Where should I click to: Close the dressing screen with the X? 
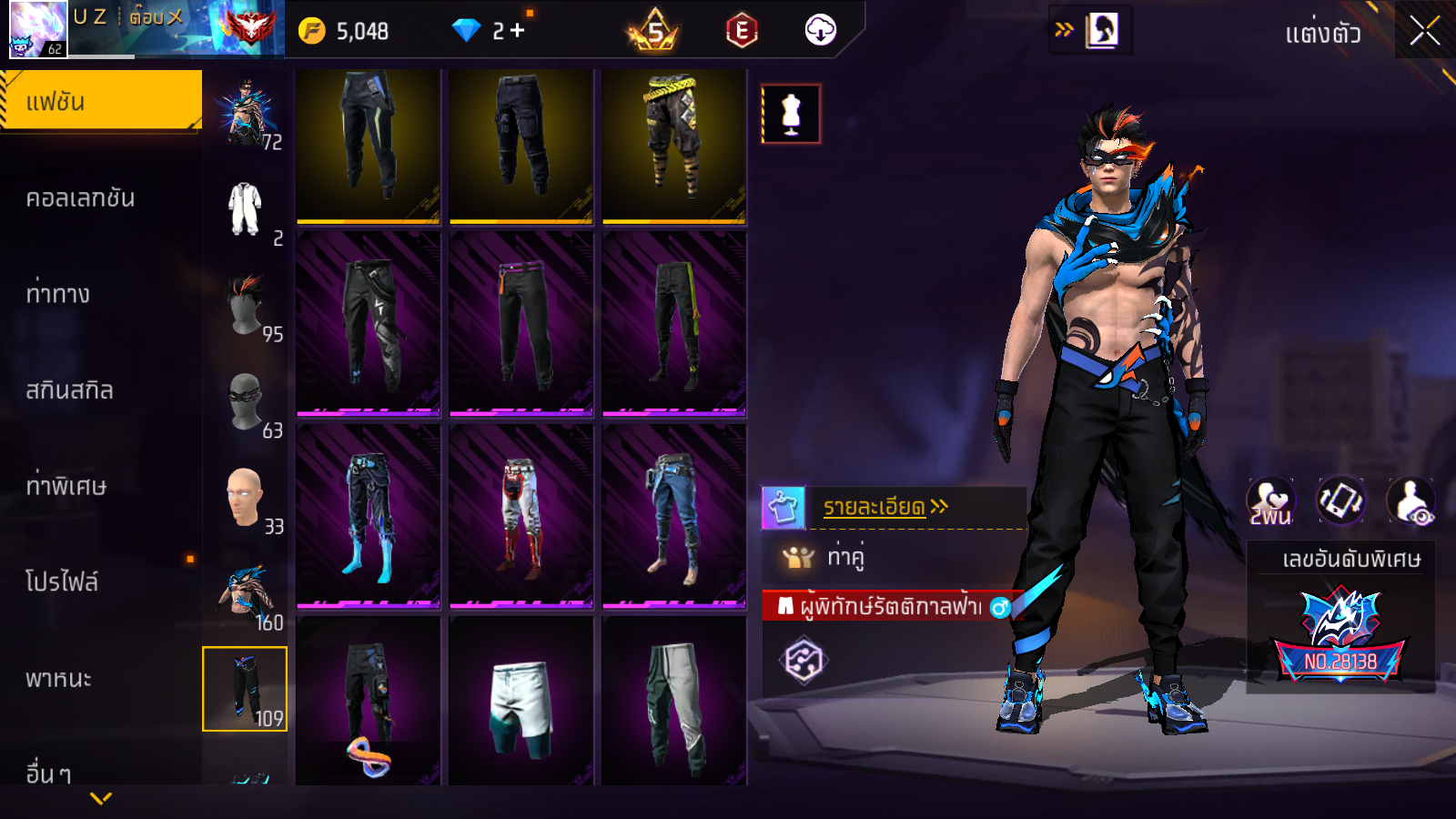pos(1424,32)
